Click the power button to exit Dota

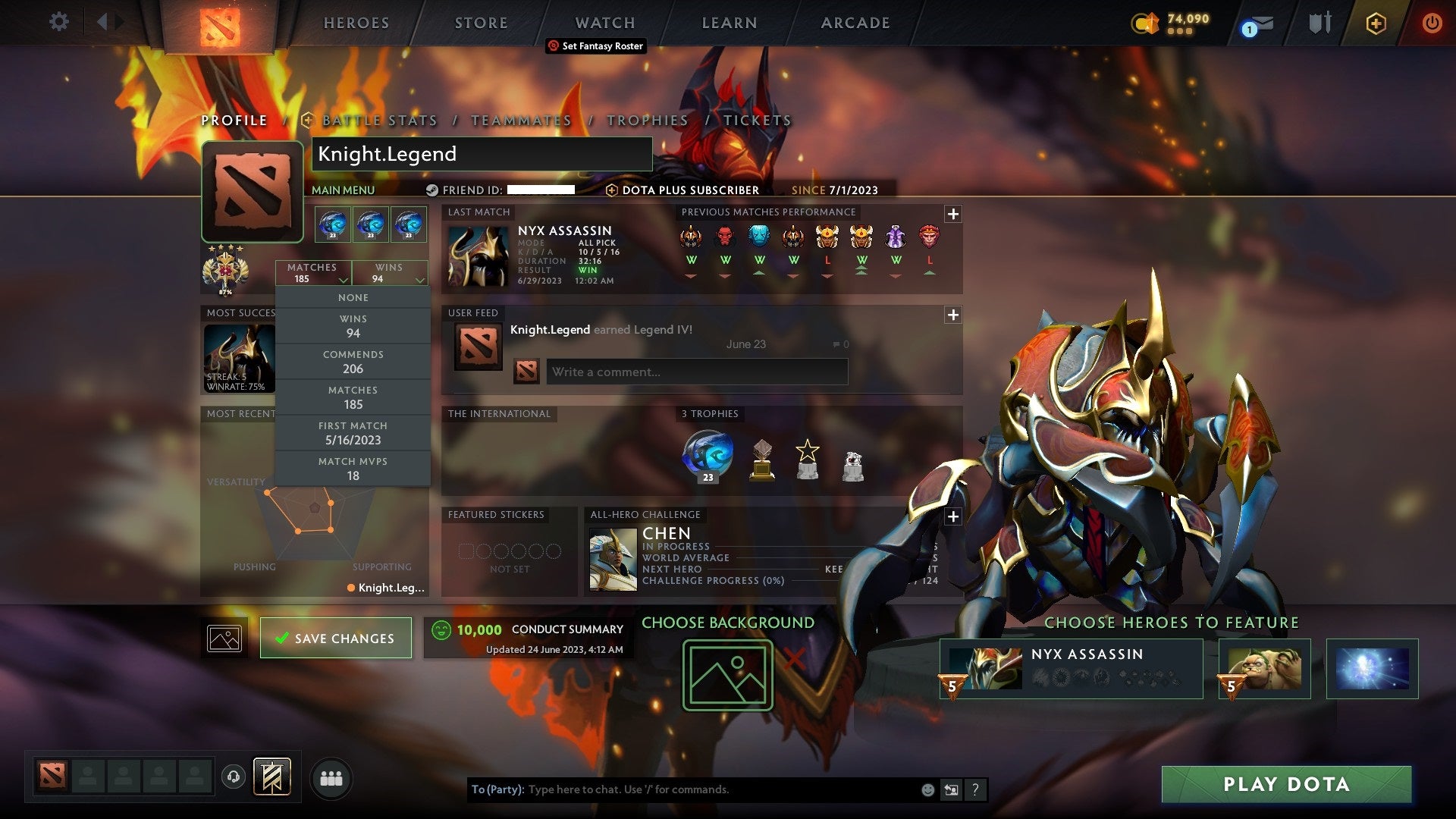(1433, 23)
